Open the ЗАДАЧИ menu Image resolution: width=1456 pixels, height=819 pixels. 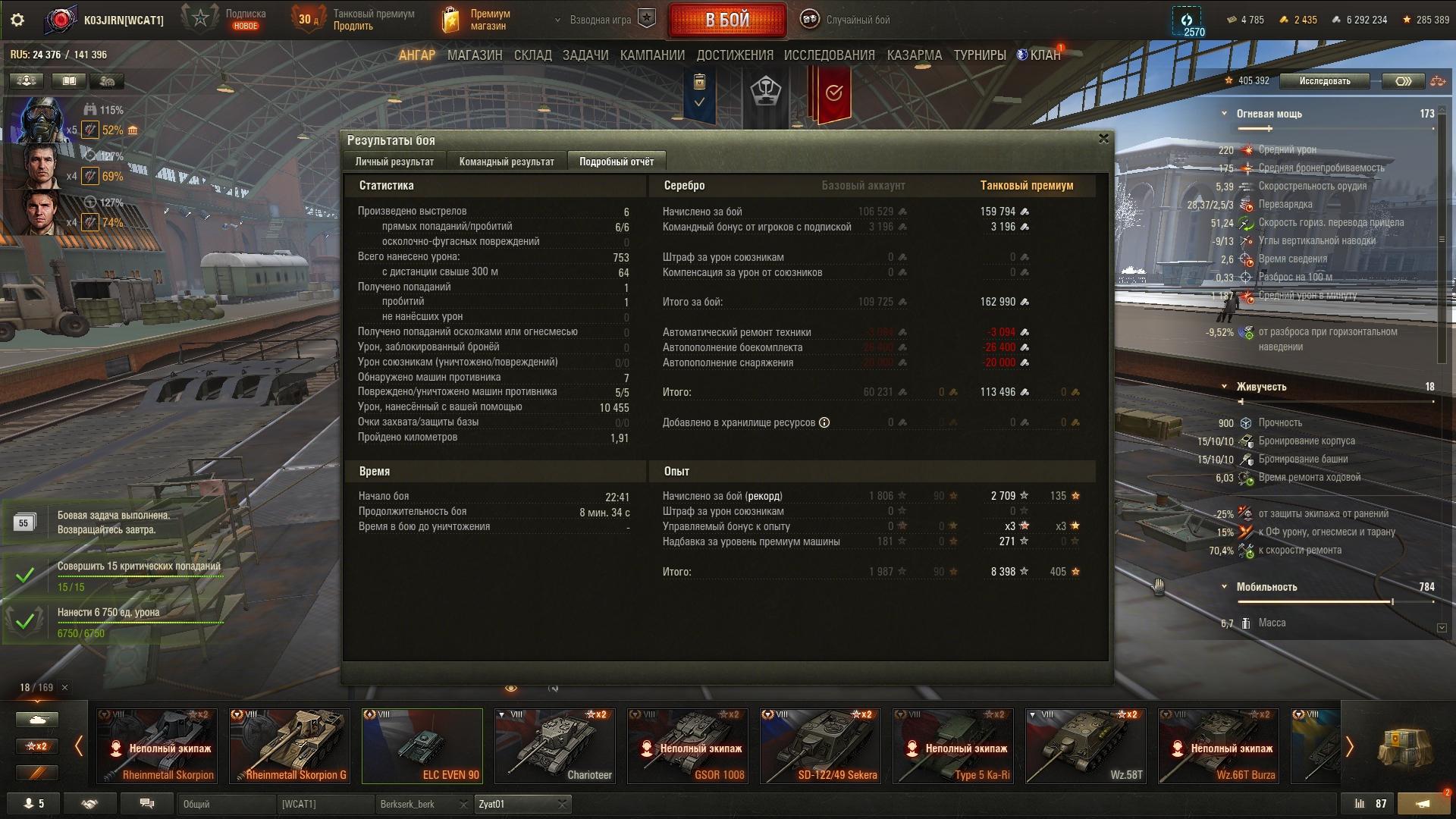585,55
